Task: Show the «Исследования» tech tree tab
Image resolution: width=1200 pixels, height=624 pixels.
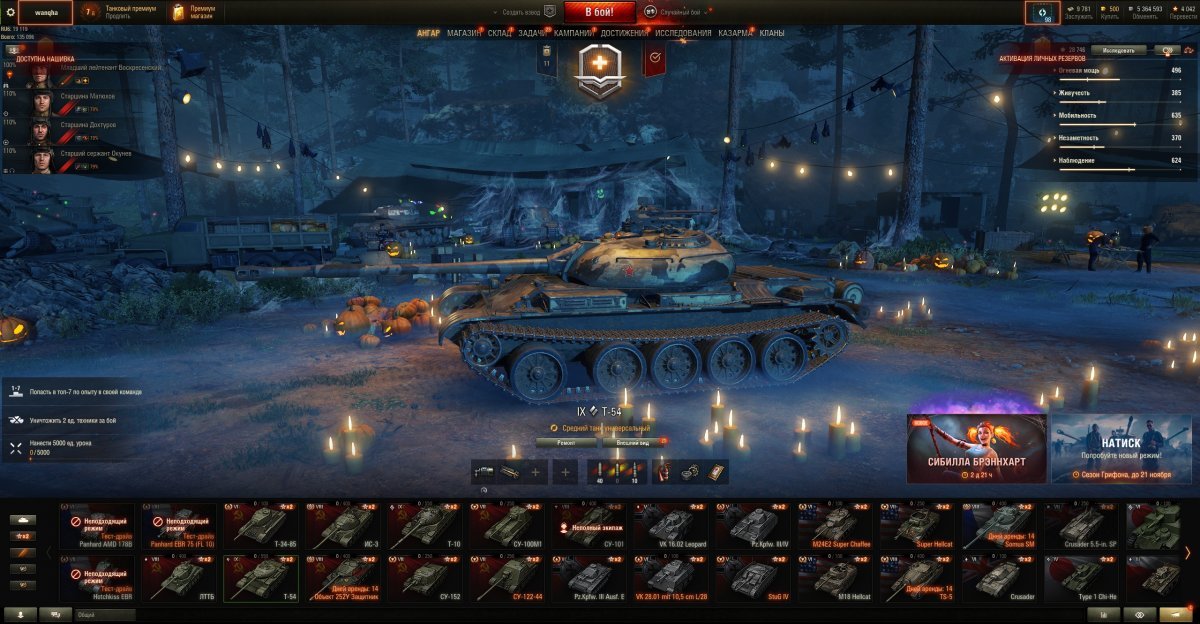Action: [x=684, y=33]
